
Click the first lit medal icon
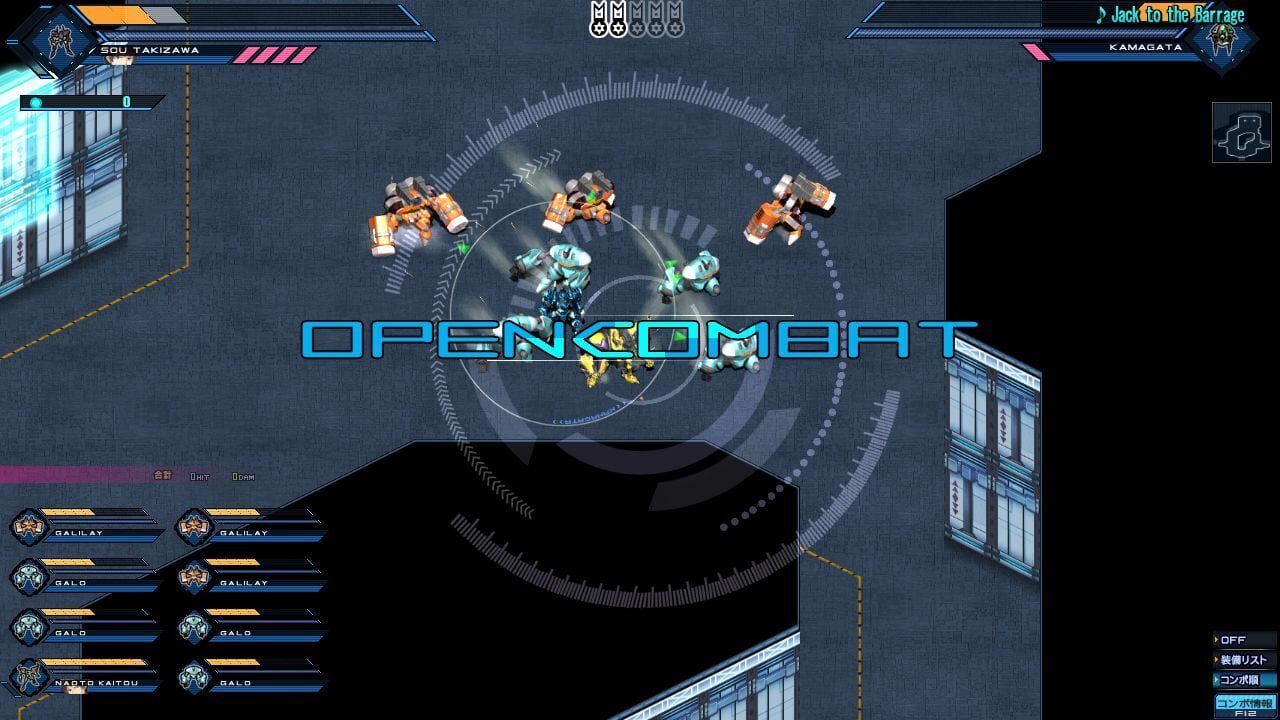click(x=598, y=17)
